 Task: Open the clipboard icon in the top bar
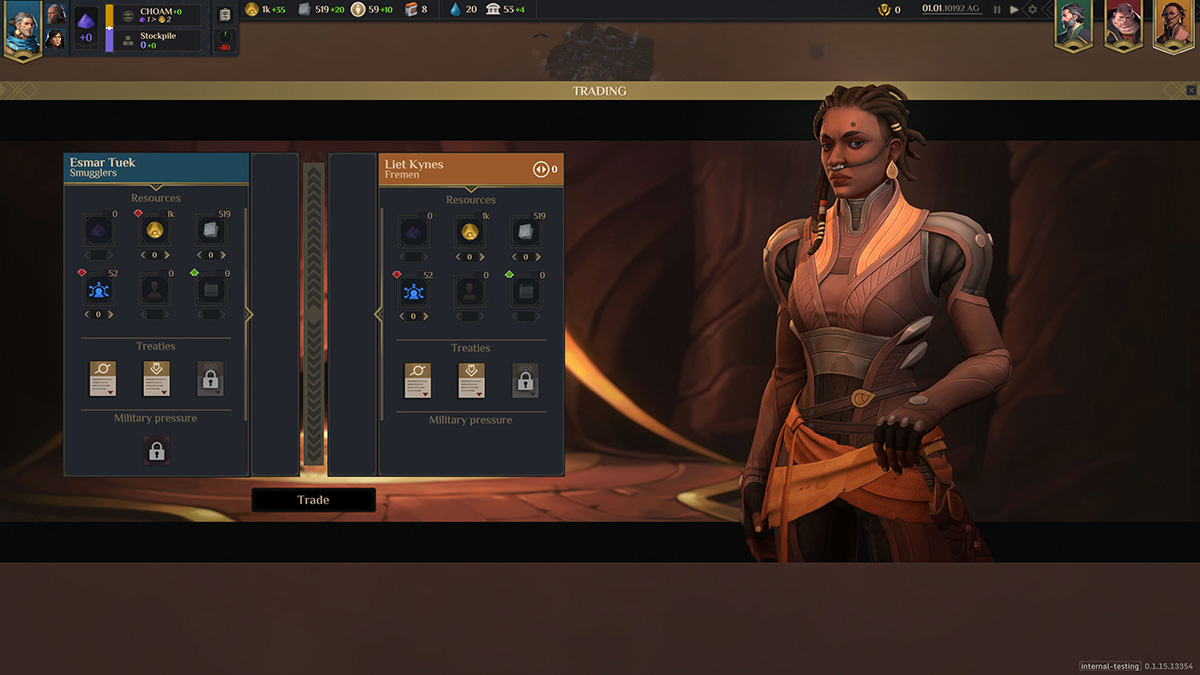[225, 15]
